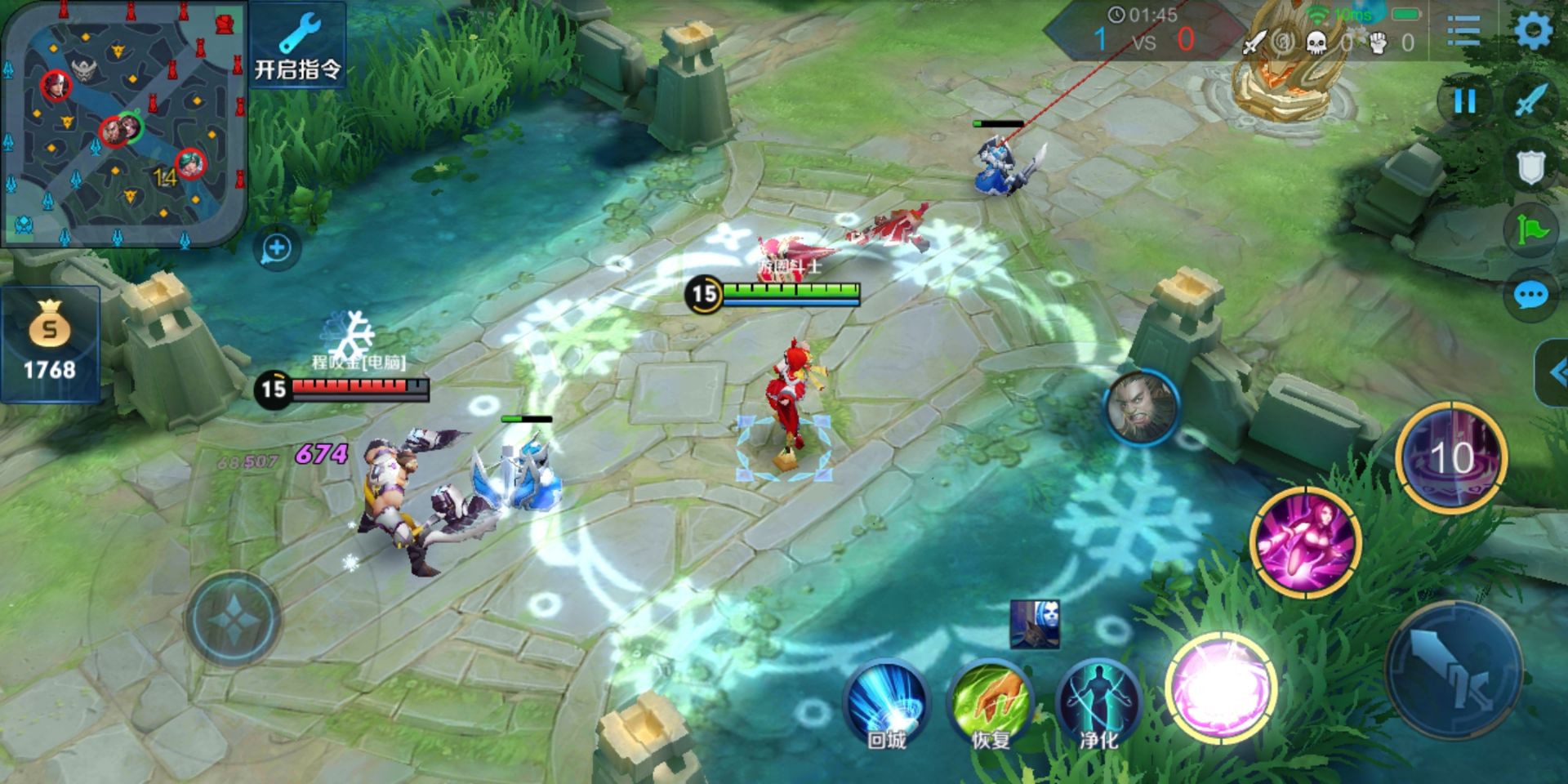Expand the blue arrow side panel
1568x784 pixels.
1552,372
